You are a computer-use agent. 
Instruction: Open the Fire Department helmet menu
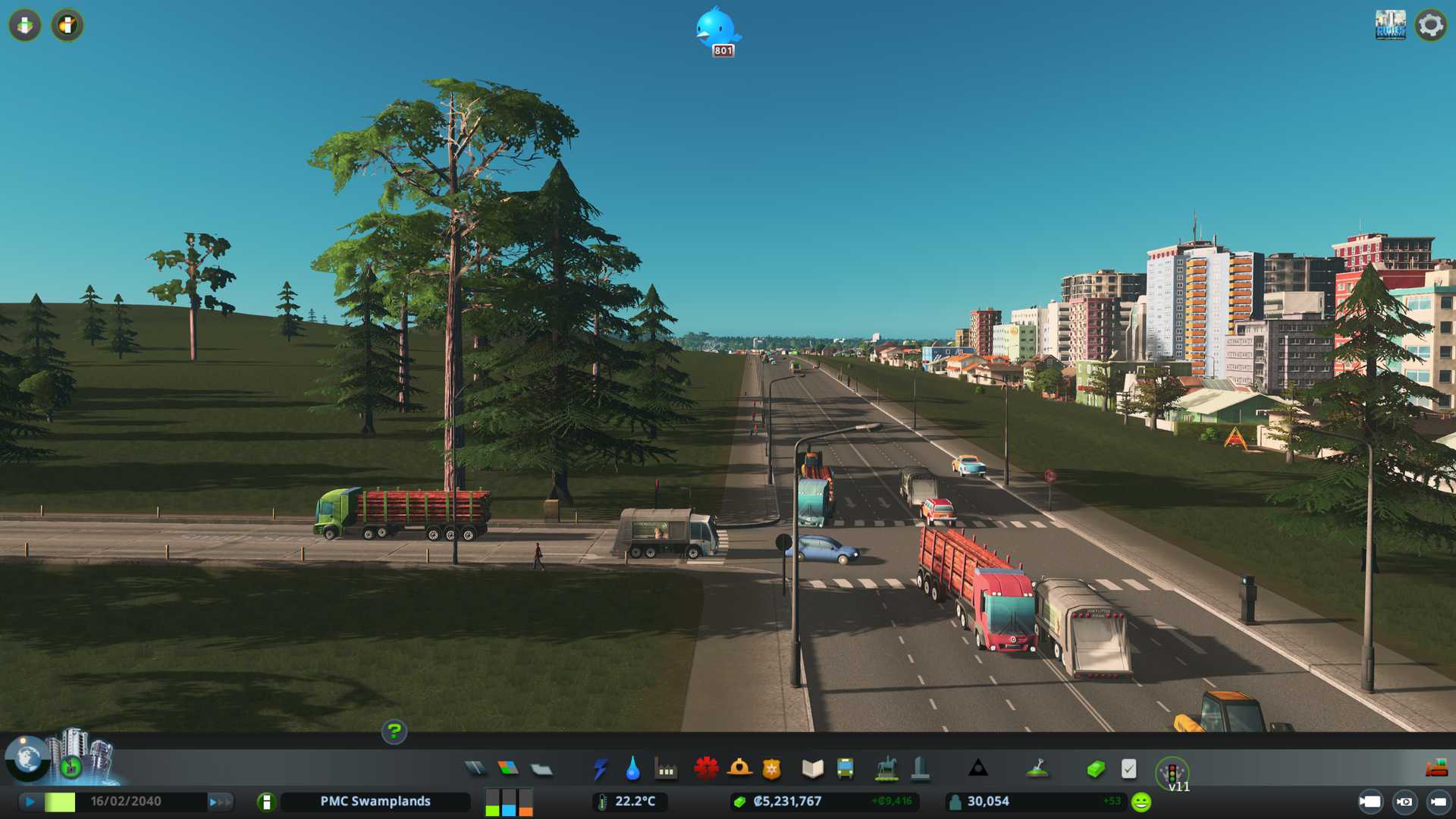(739, 769)
